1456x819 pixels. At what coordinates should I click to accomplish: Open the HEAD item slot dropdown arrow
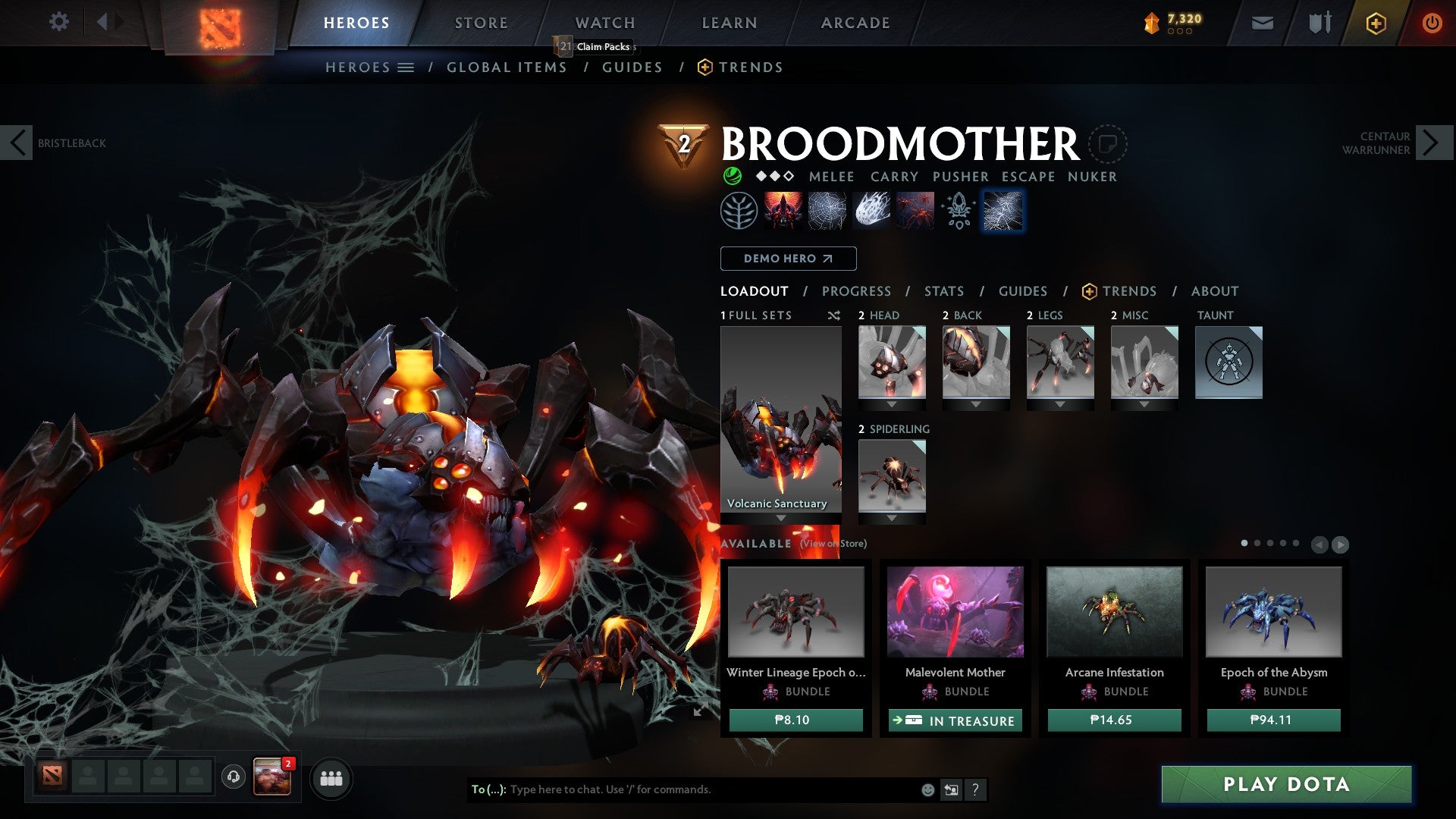tap(893, 403)
